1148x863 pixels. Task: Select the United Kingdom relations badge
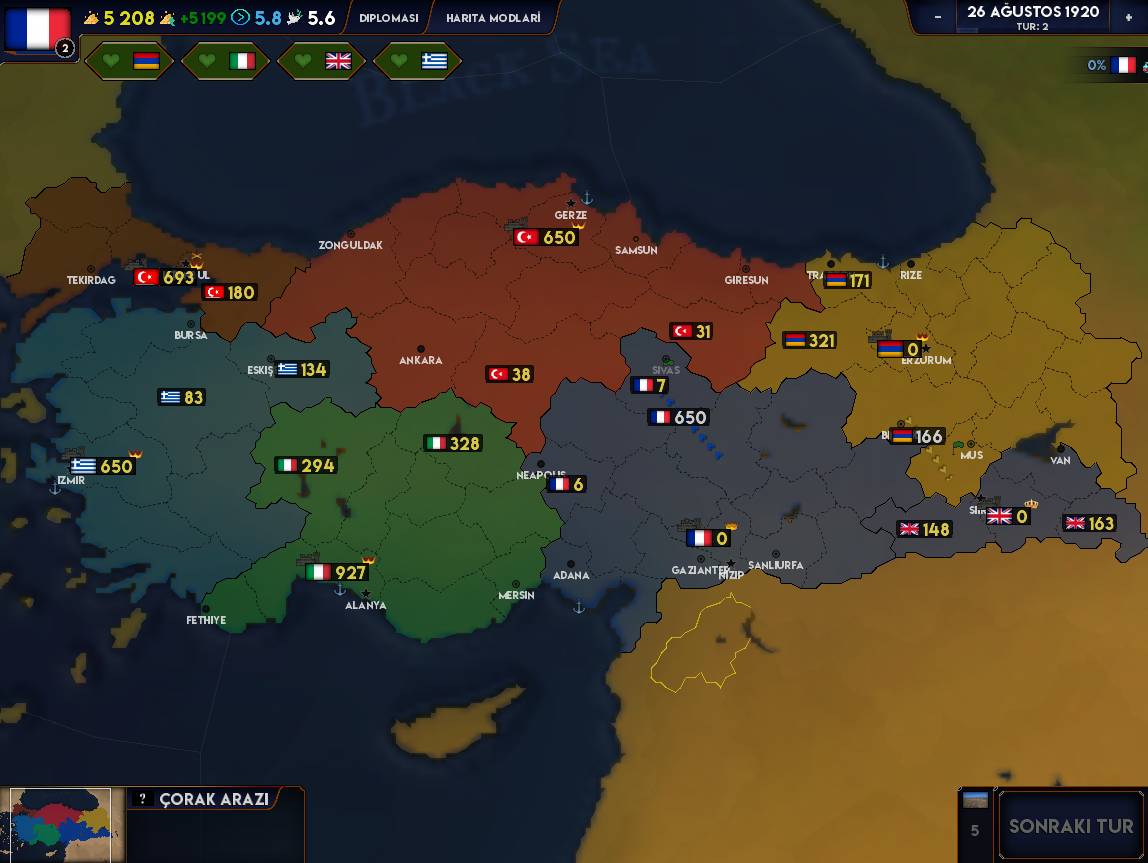point(321,61)
